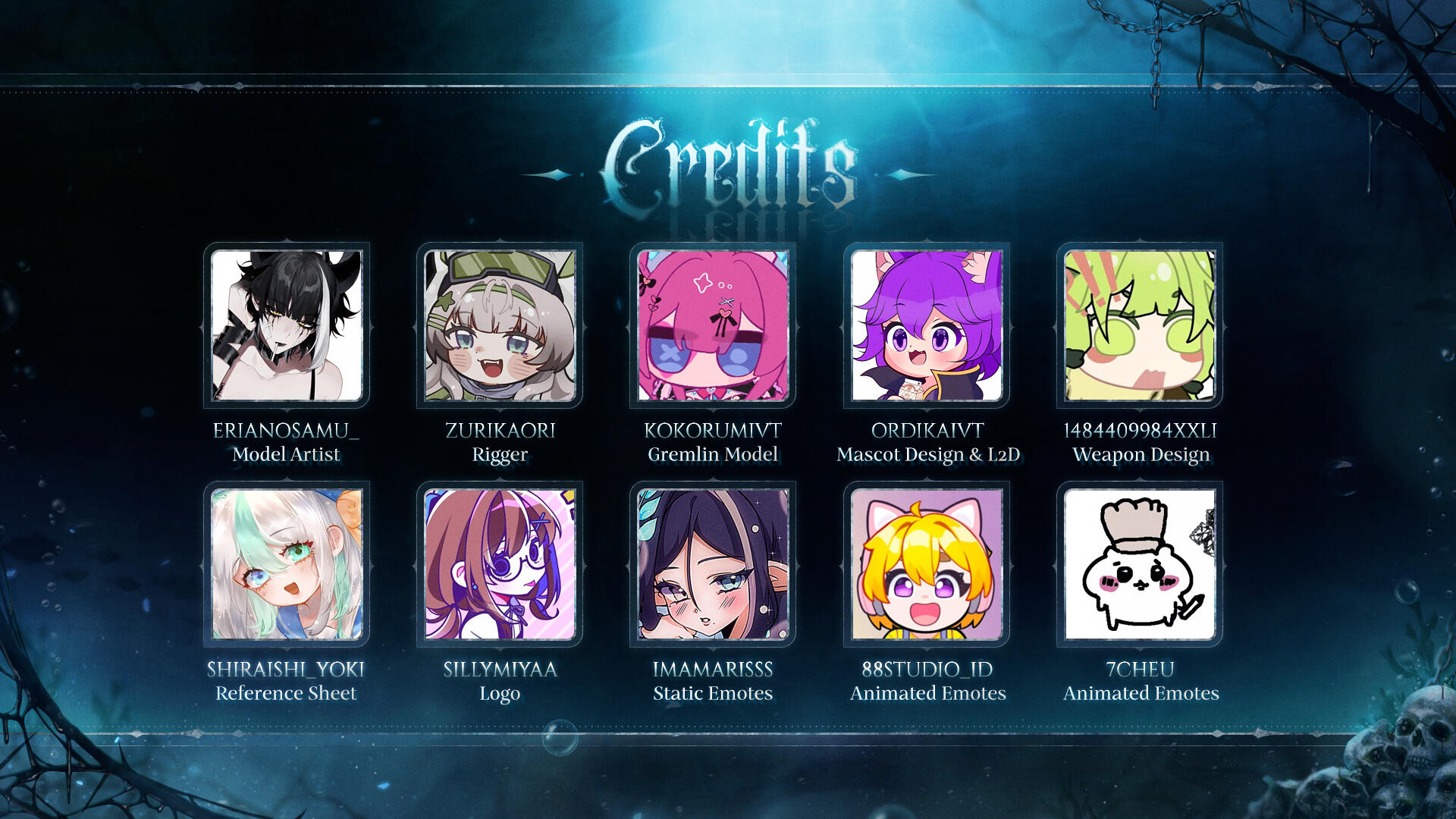
Task: Click 88STUDIO_ID animated emotes avatar
Action: coord(927,564)
